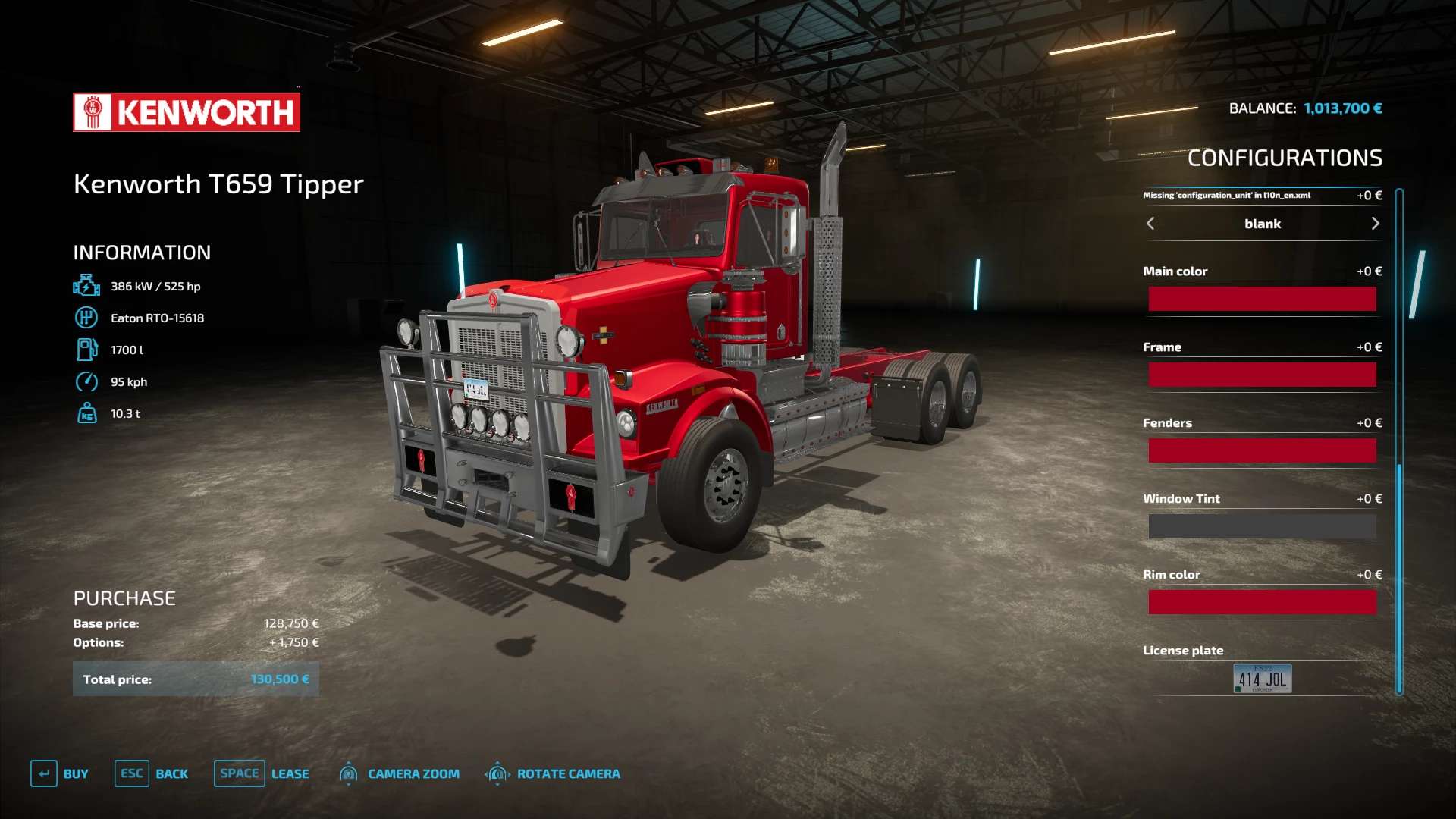Open the Window Tint color bar

coord(1262,526)
